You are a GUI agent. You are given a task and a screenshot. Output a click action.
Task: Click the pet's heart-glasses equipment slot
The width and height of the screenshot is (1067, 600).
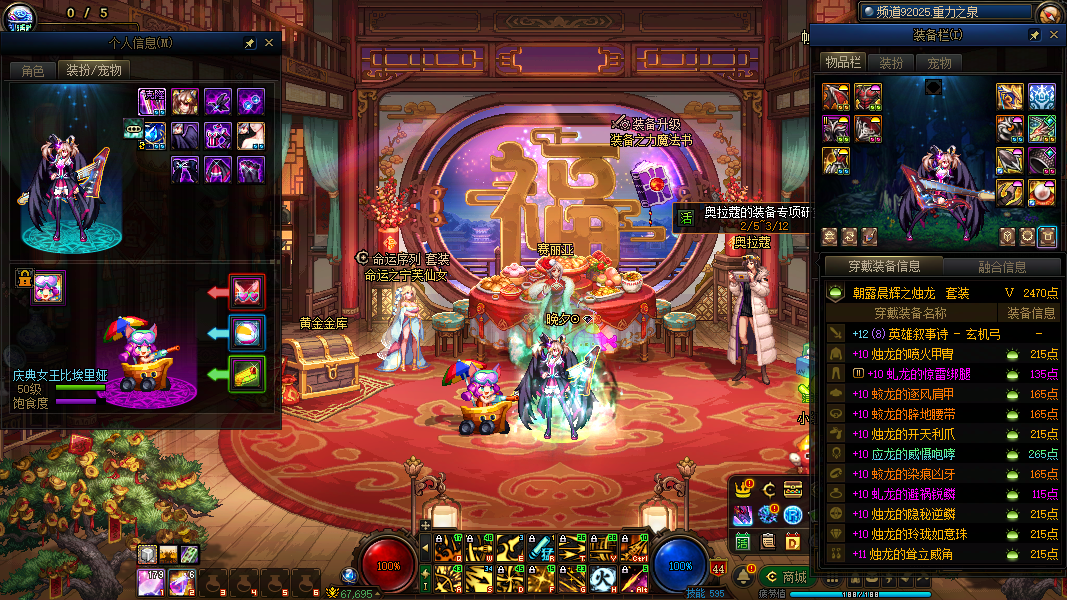click(247, 292)
